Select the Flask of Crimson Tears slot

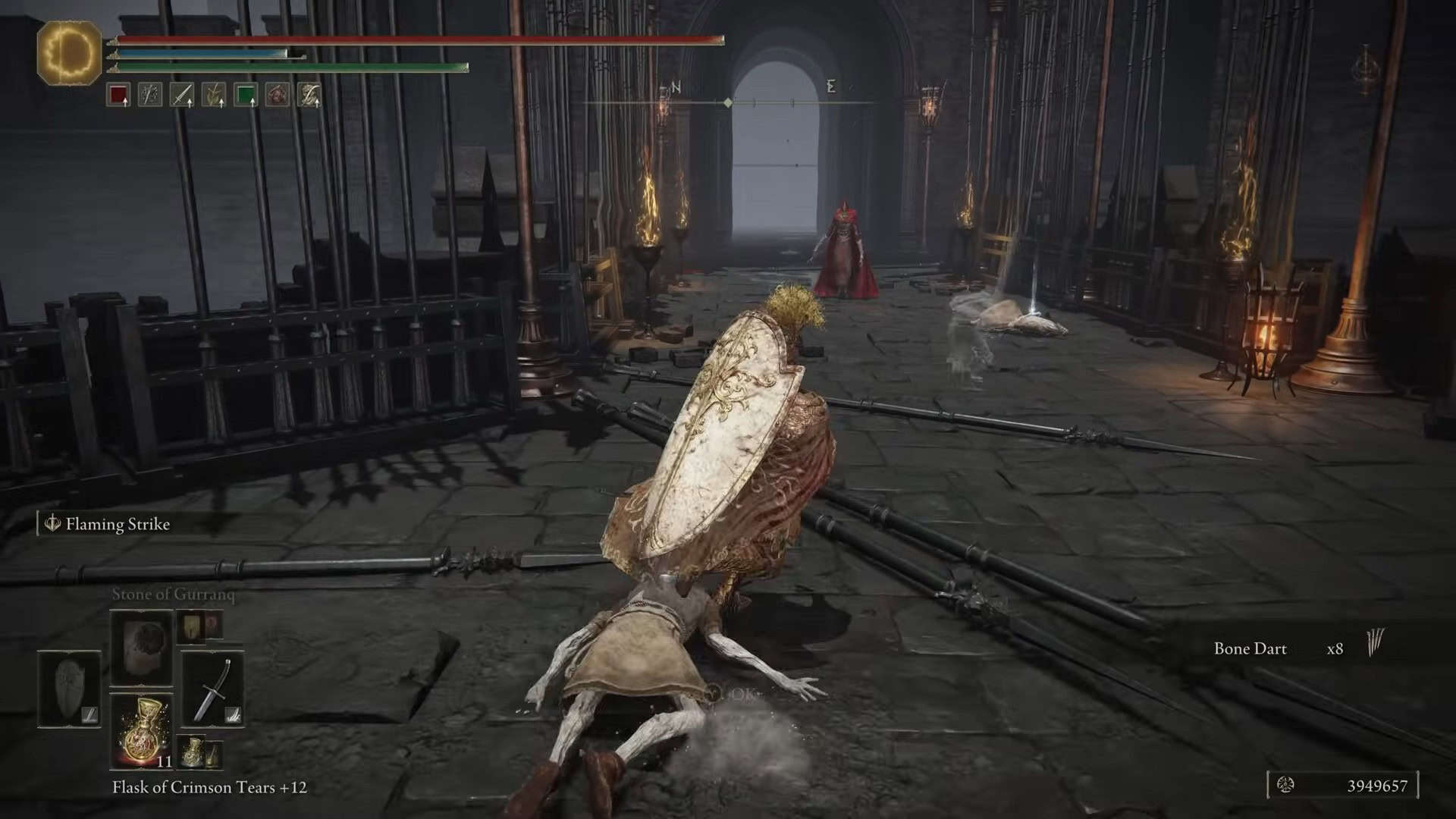pyautogui.click(x=141, y=730)
